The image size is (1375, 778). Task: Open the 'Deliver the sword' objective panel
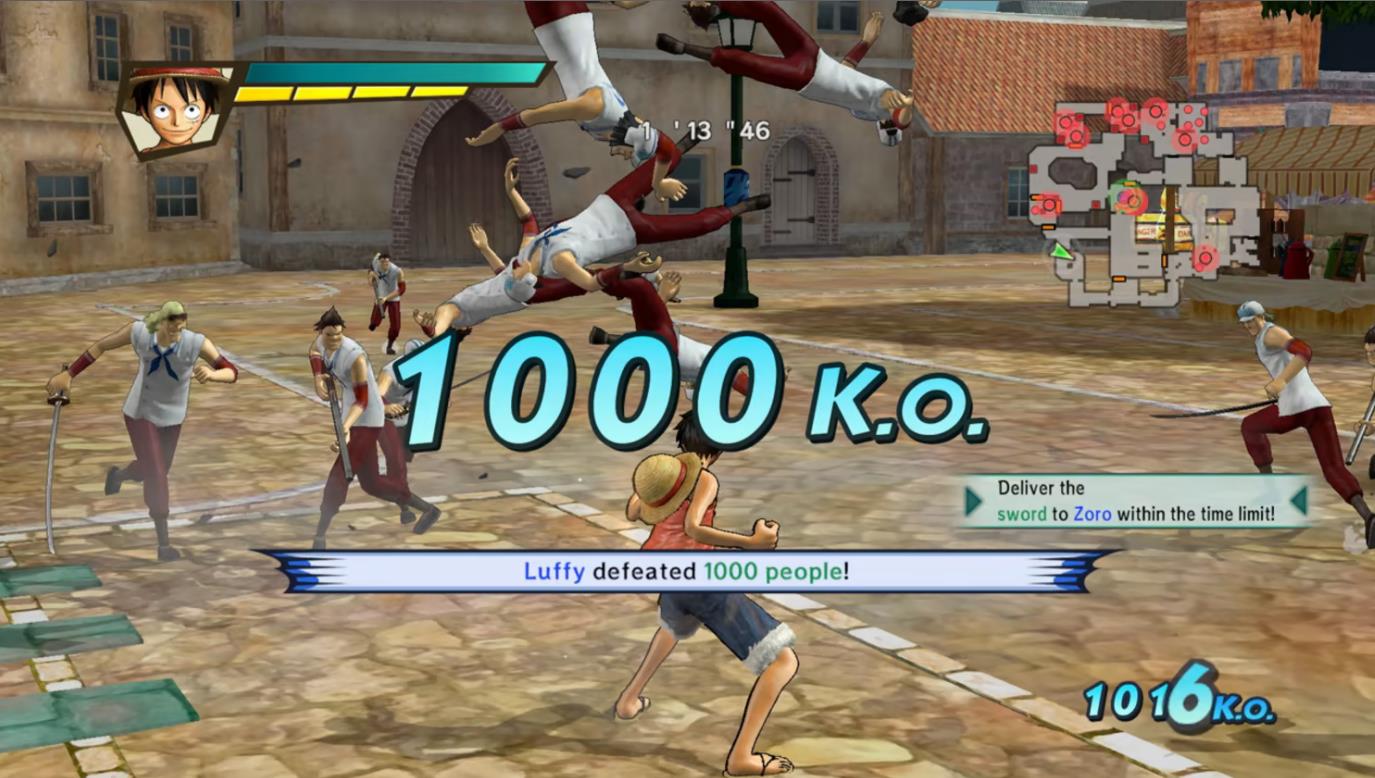click(1135, 500)
